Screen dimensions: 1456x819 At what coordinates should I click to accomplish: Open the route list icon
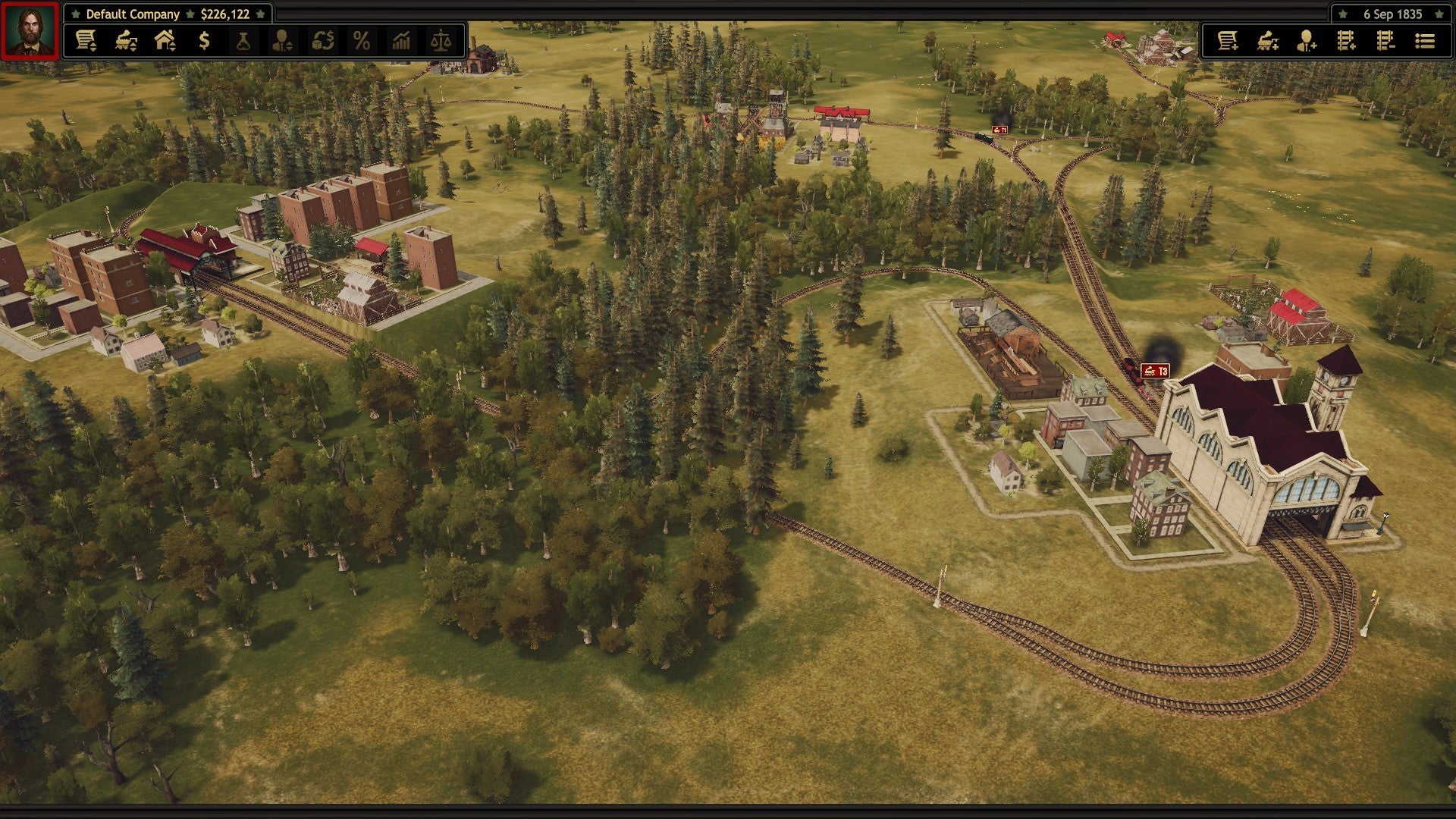[1426, 42]
